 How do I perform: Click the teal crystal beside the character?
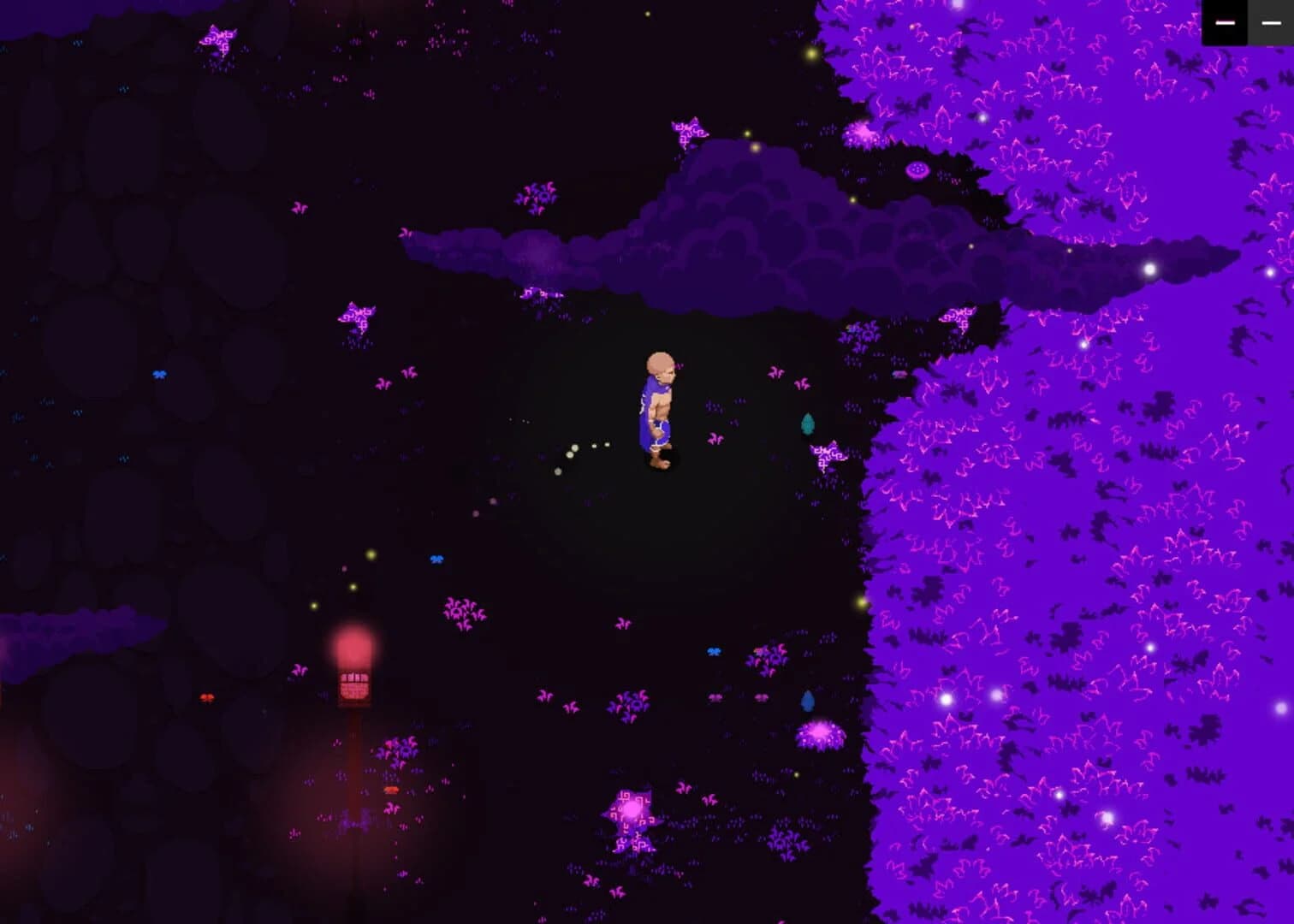point(808,423)
